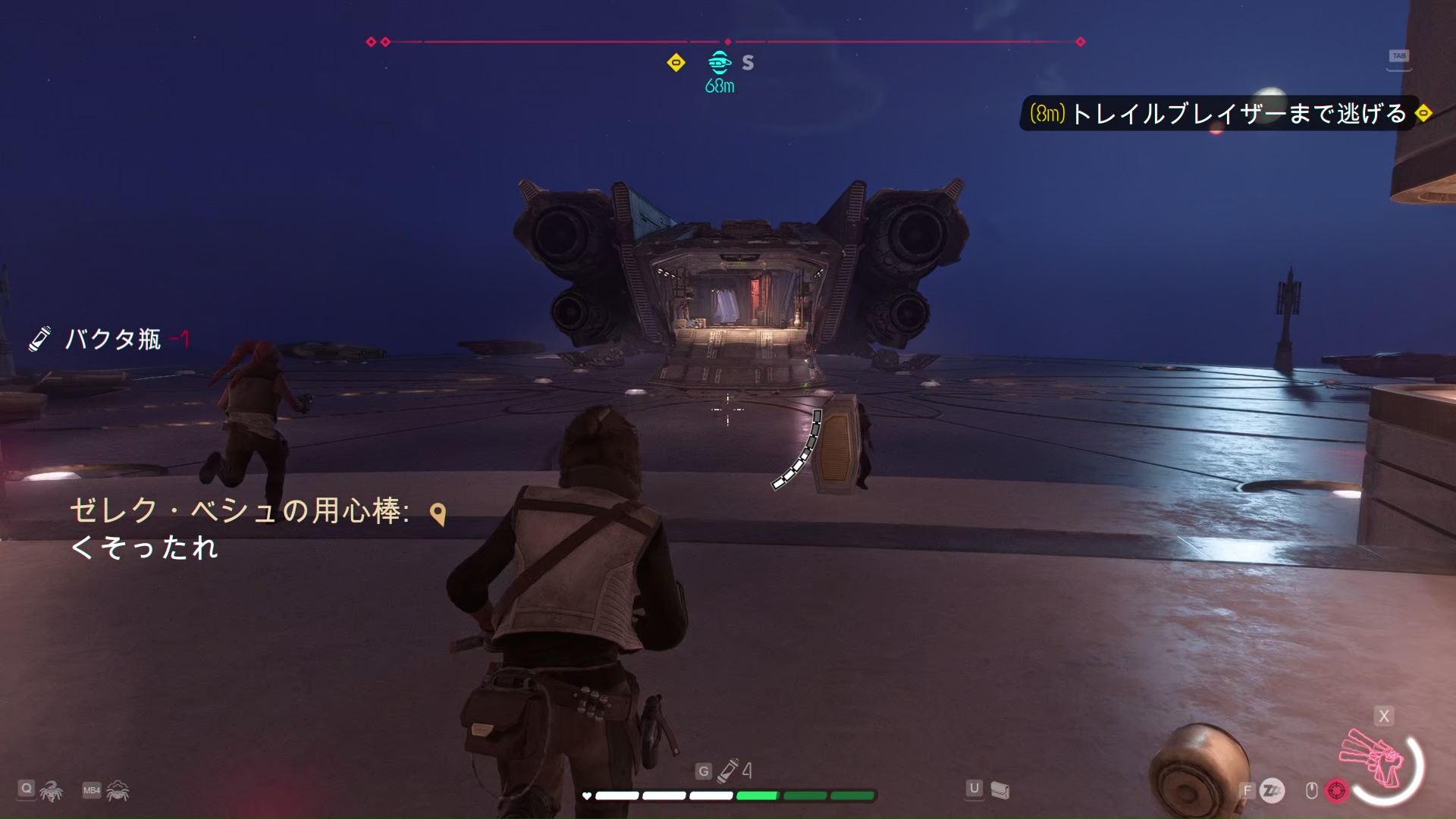This screenshot has height=819, width=1456.
Task: Click the yellow objective marker on the compass
Action: [676, 63]
